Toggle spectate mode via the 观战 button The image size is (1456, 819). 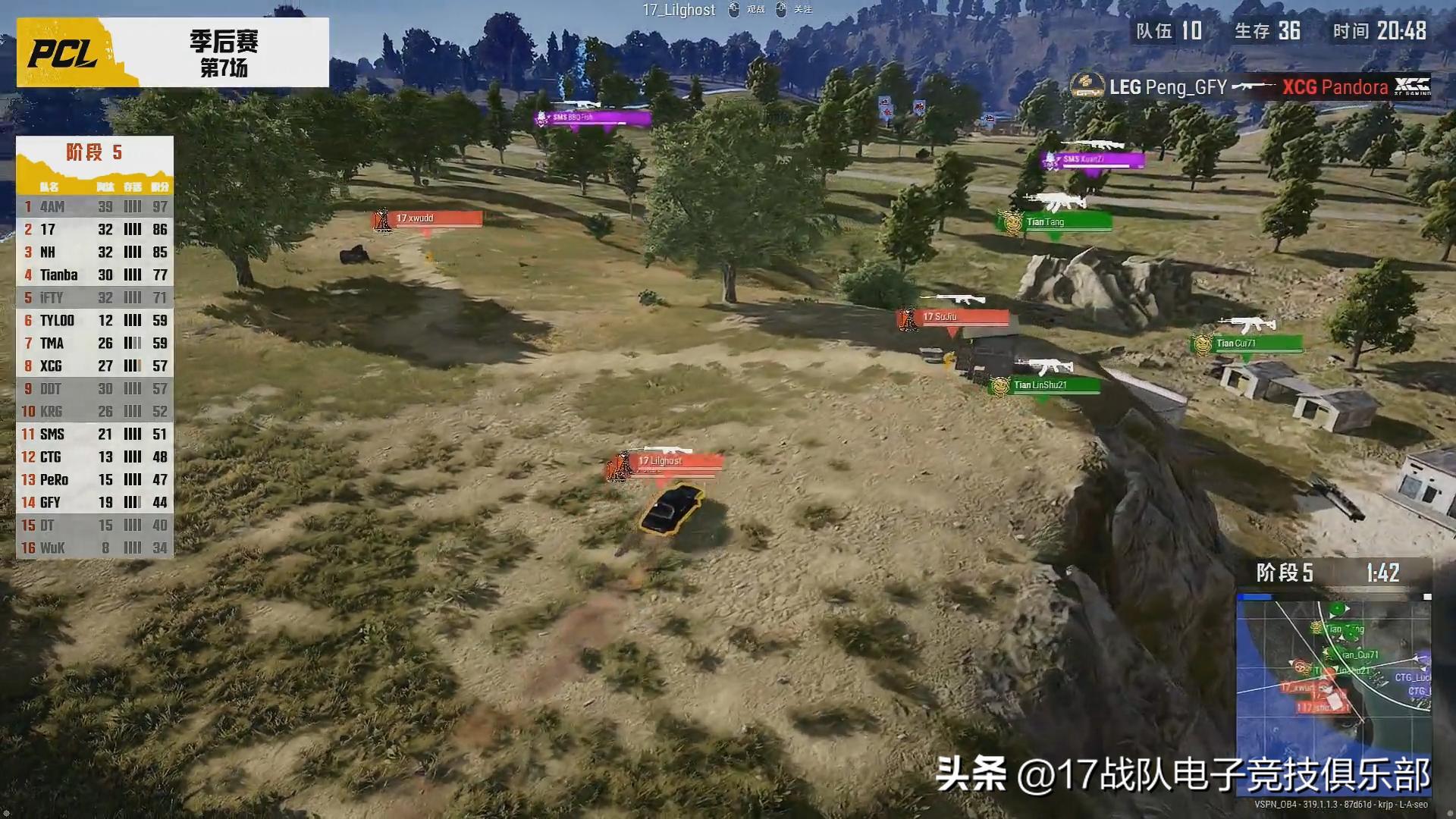point(757,10)
